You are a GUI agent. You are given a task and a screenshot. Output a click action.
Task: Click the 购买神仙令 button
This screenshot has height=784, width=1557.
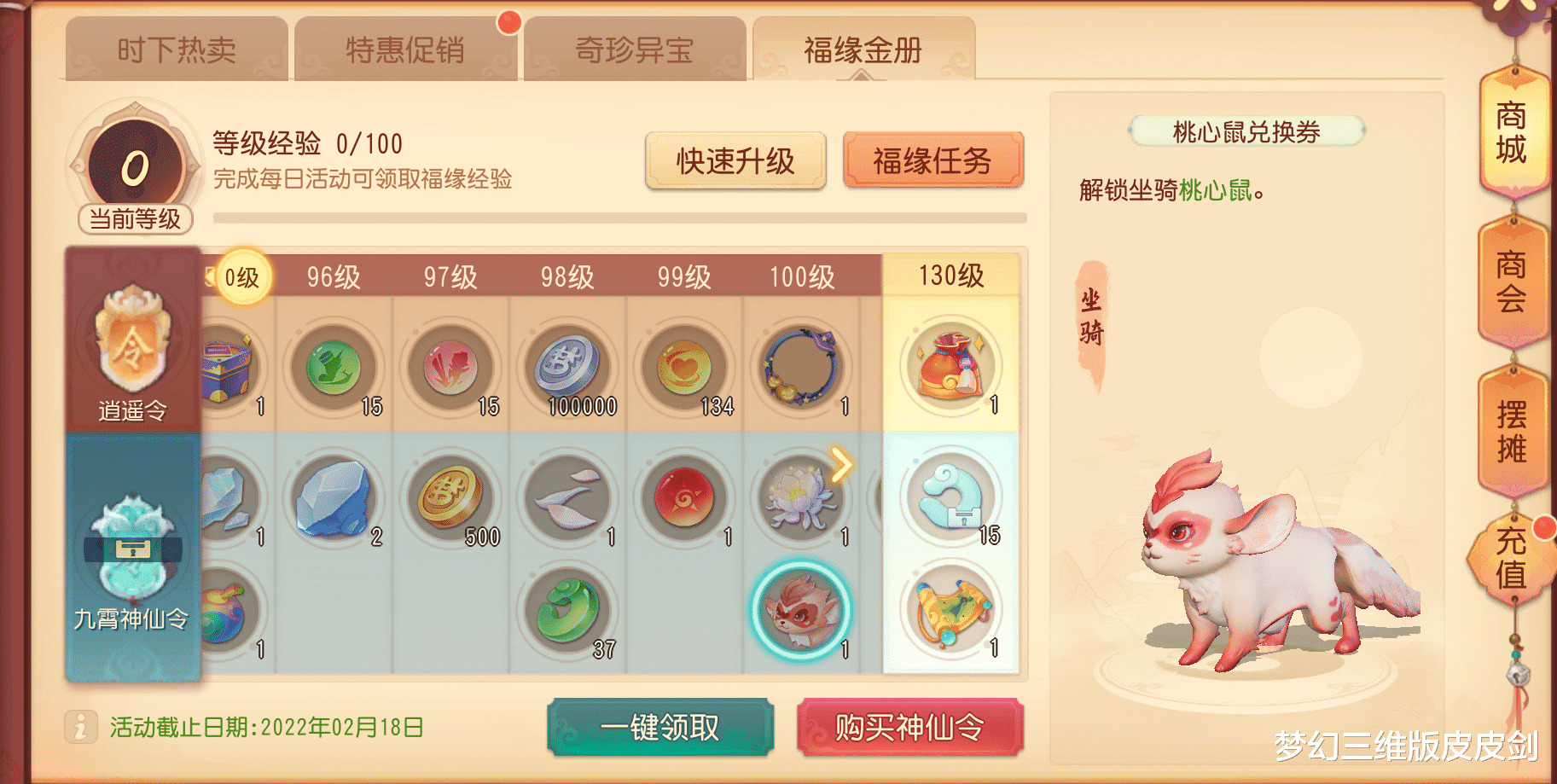click(909, 728)
